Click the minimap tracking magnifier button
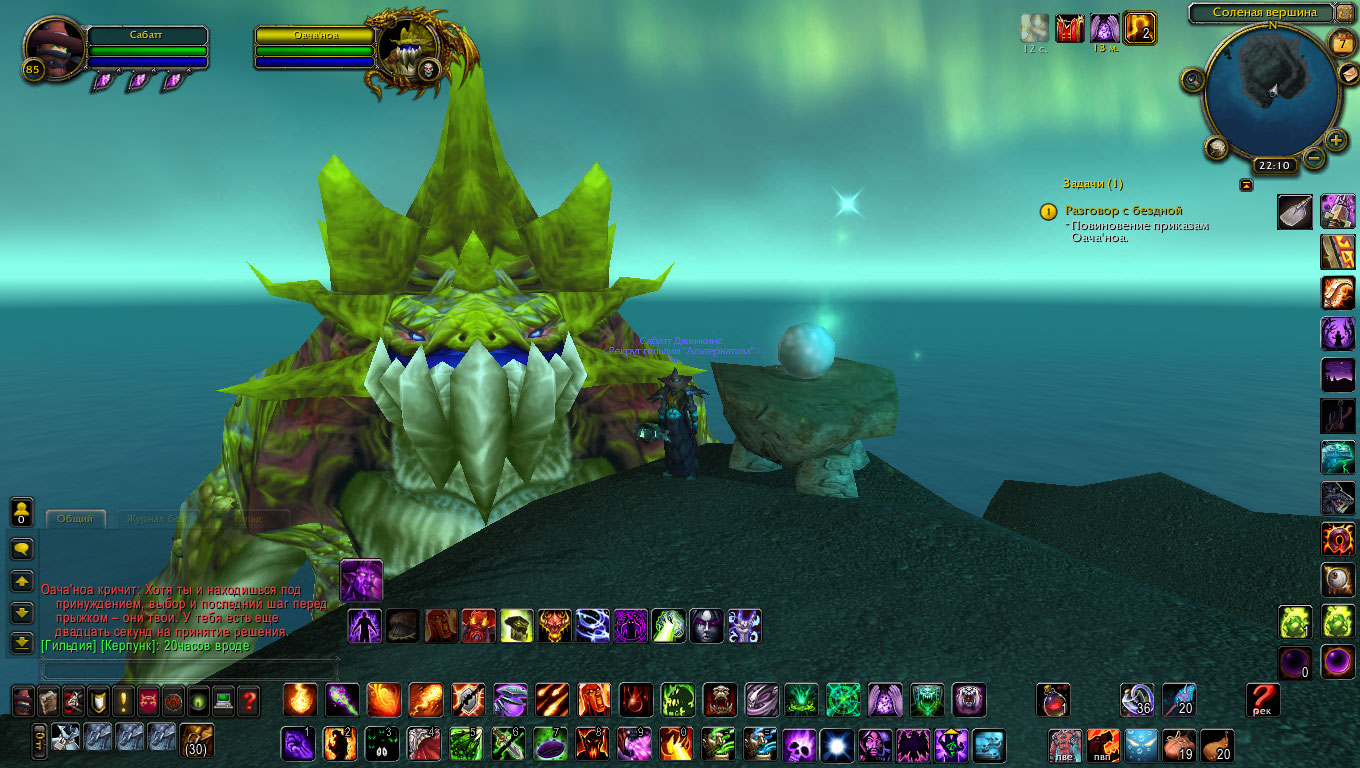 click(1192, 80)
